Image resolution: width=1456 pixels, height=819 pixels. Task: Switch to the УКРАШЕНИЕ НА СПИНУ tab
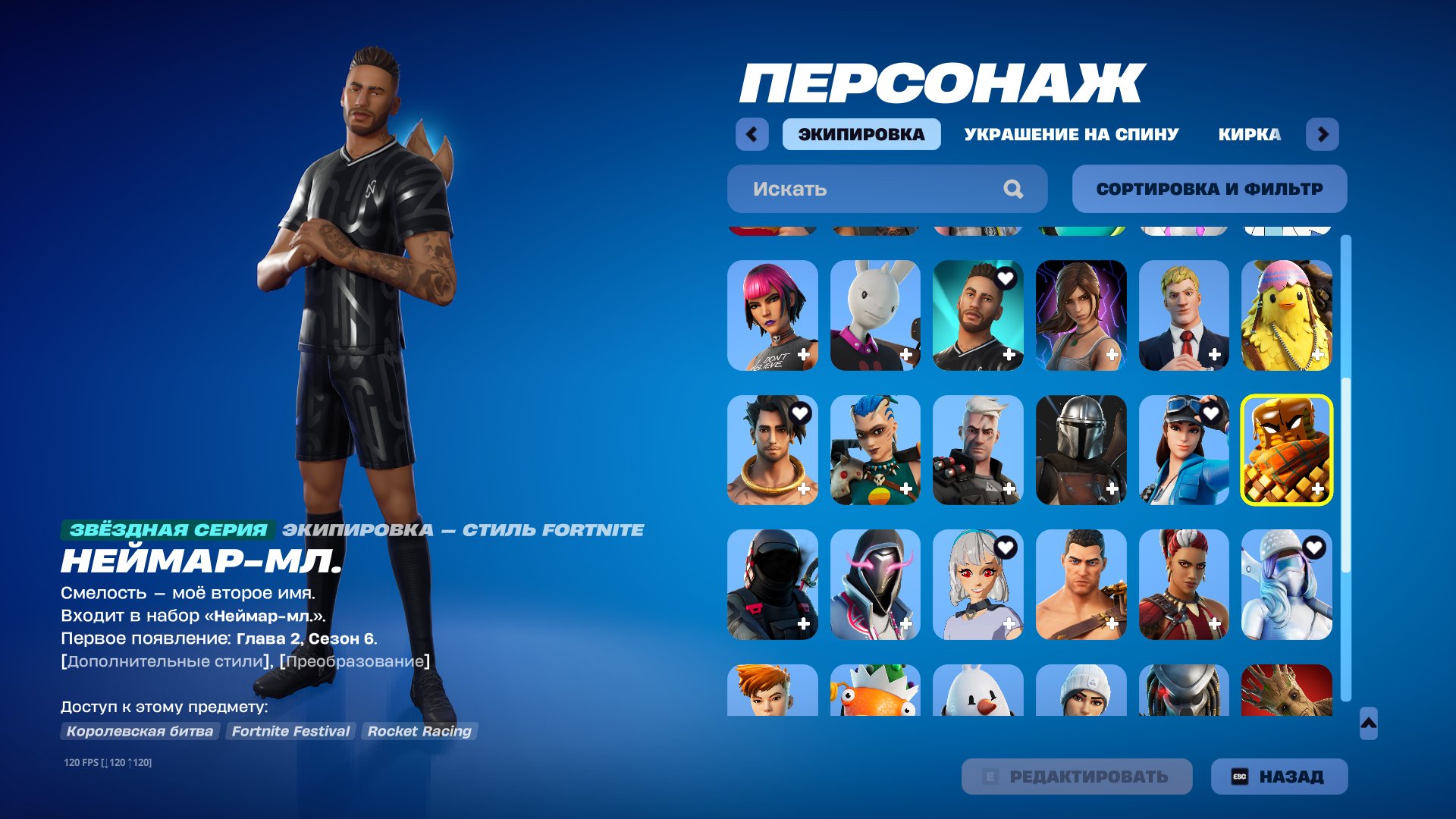1070,134
